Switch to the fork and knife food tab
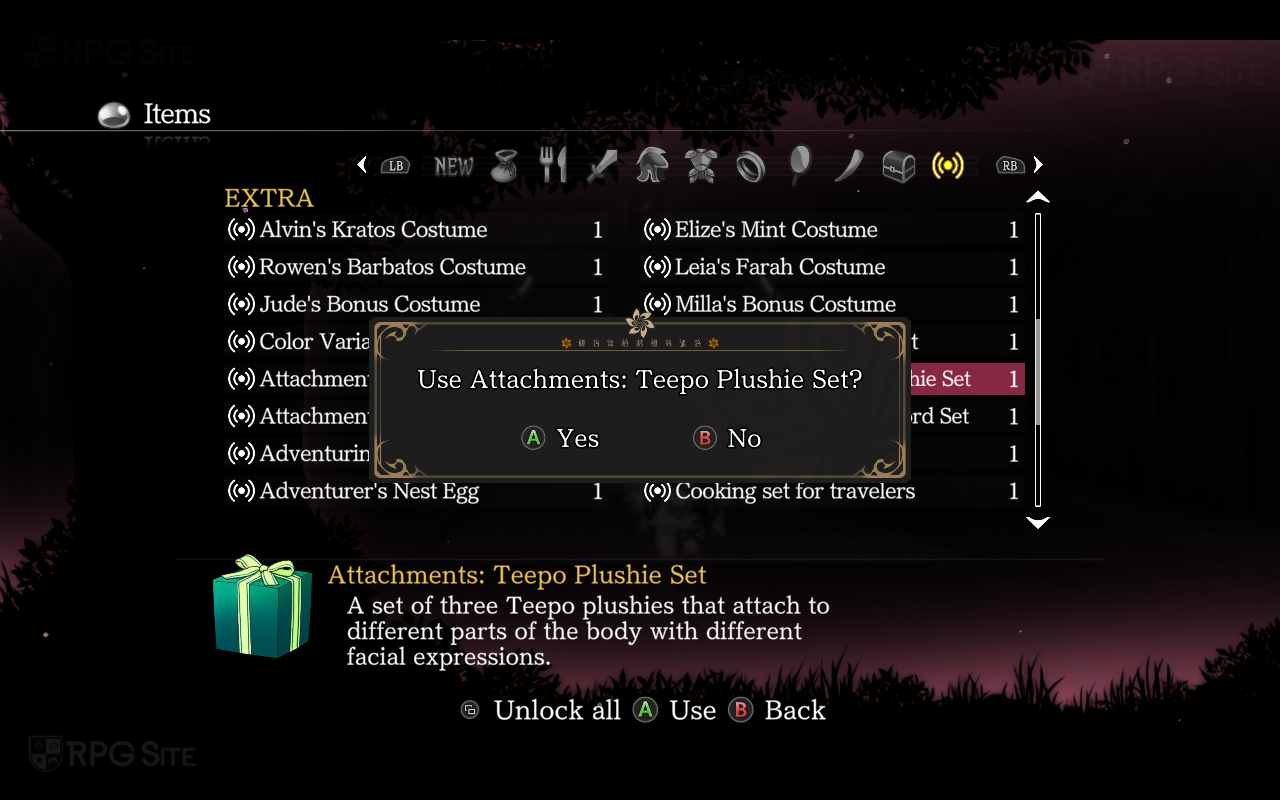Image resolution: width=1280 pixels, height=800 pixels. pyautogui.click(x=553, y=166)
